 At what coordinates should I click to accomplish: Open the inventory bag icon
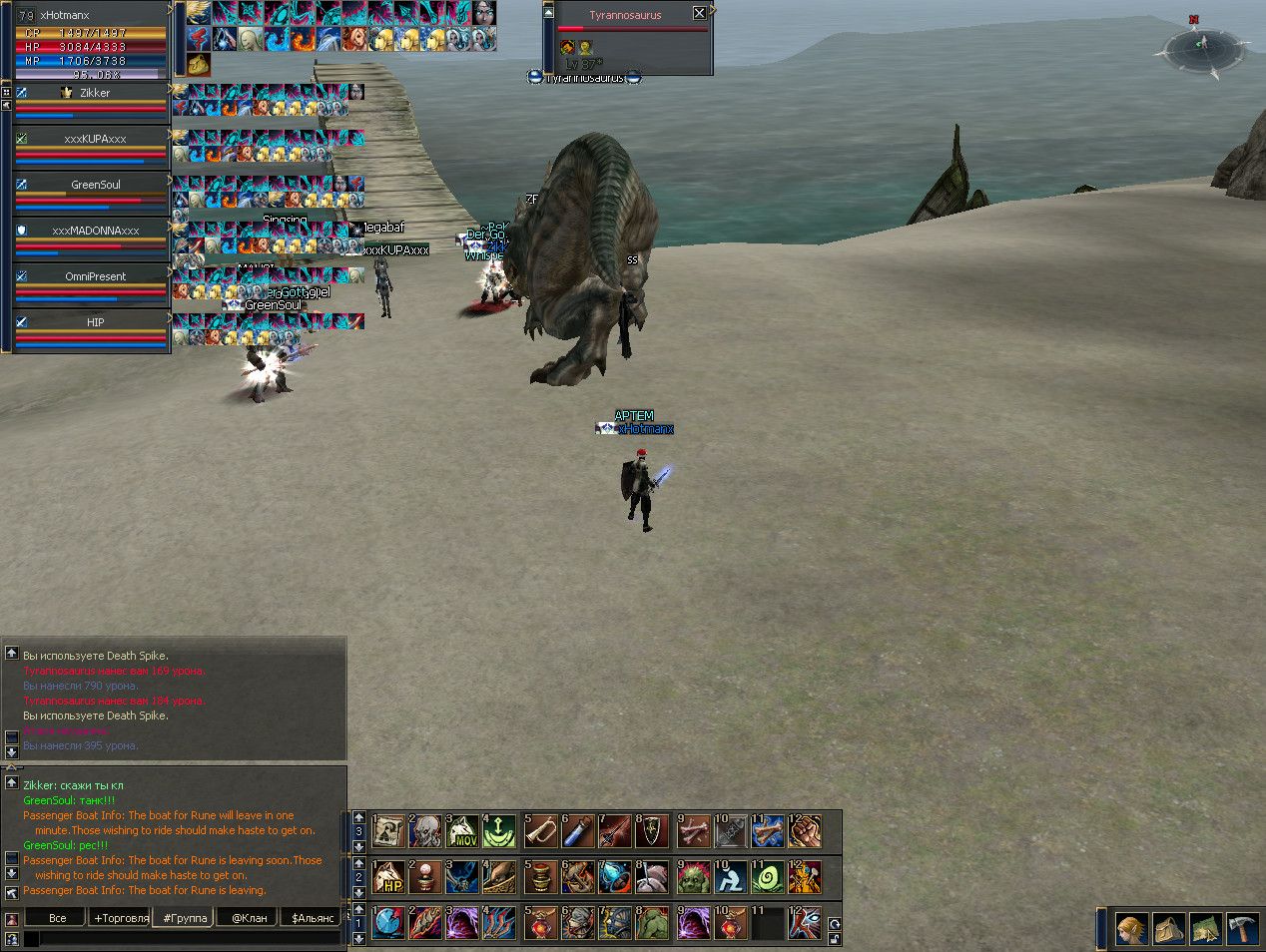pos(1168,930)
